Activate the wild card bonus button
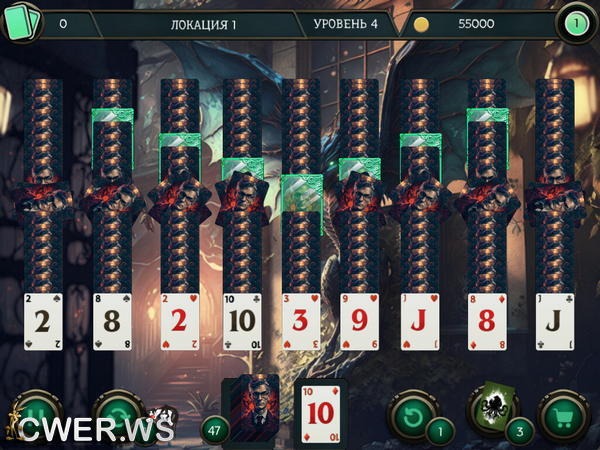 492,410
